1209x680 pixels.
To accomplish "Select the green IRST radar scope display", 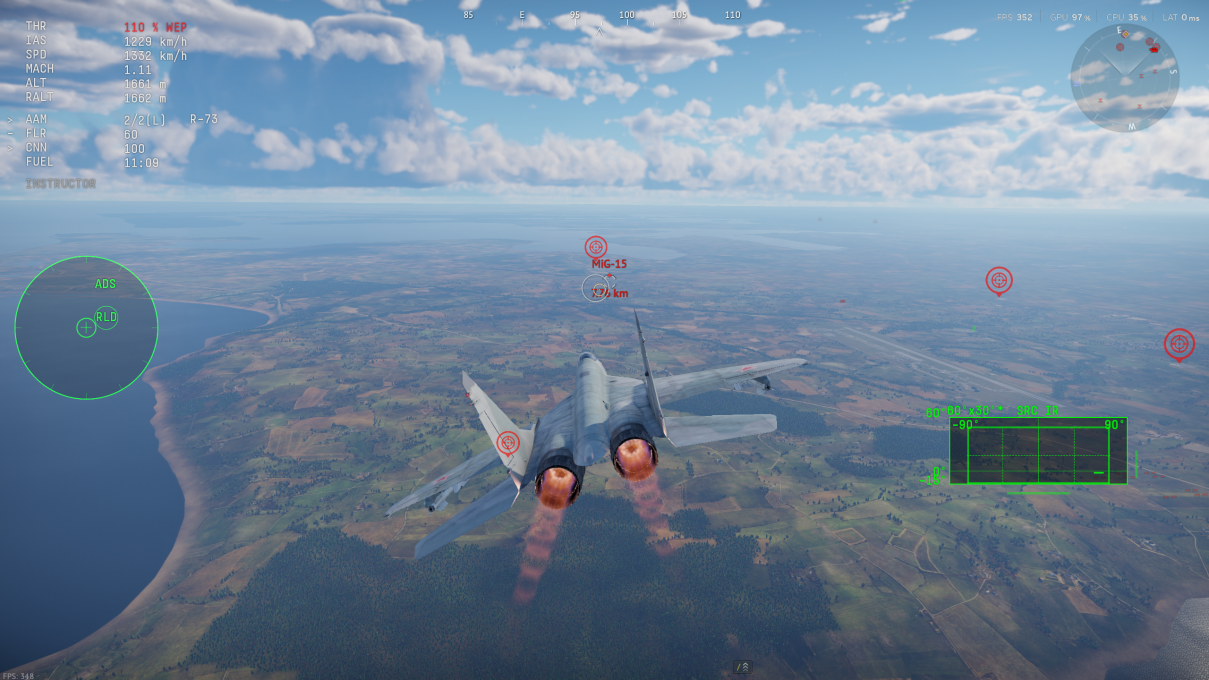I will [1038, 452].
